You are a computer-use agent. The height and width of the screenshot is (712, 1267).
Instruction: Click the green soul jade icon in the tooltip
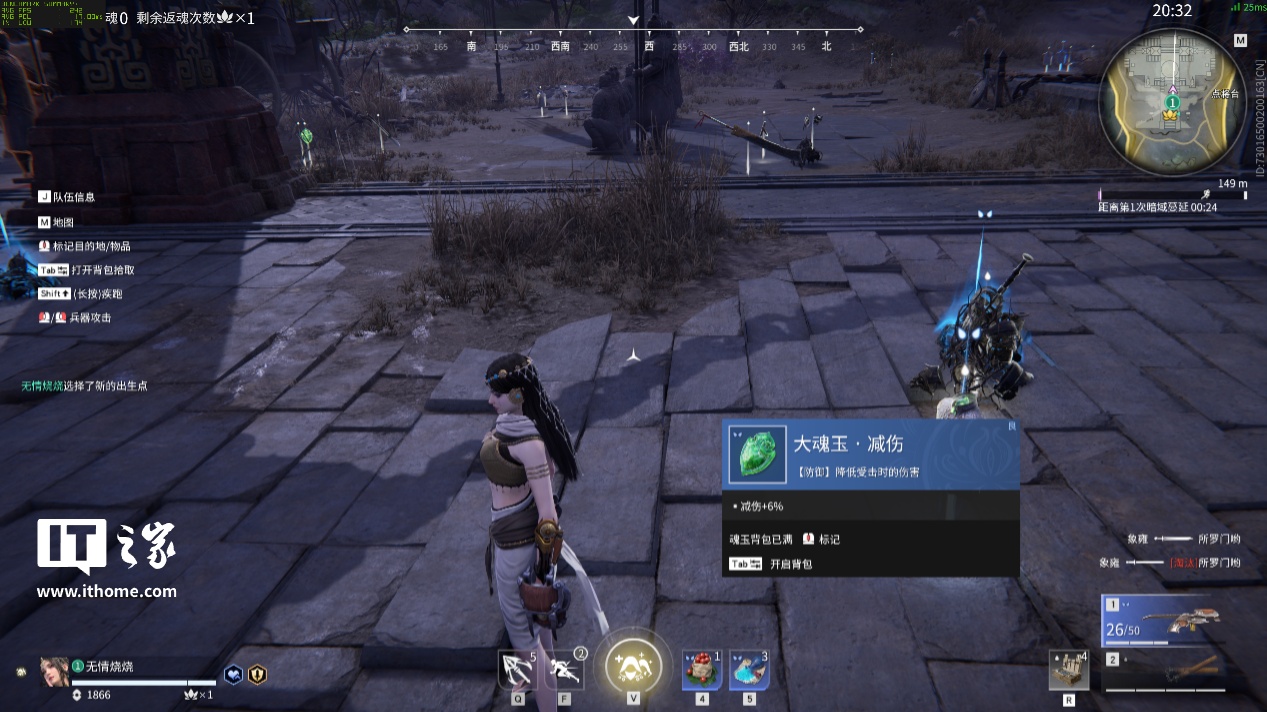[x=756, y=454]
